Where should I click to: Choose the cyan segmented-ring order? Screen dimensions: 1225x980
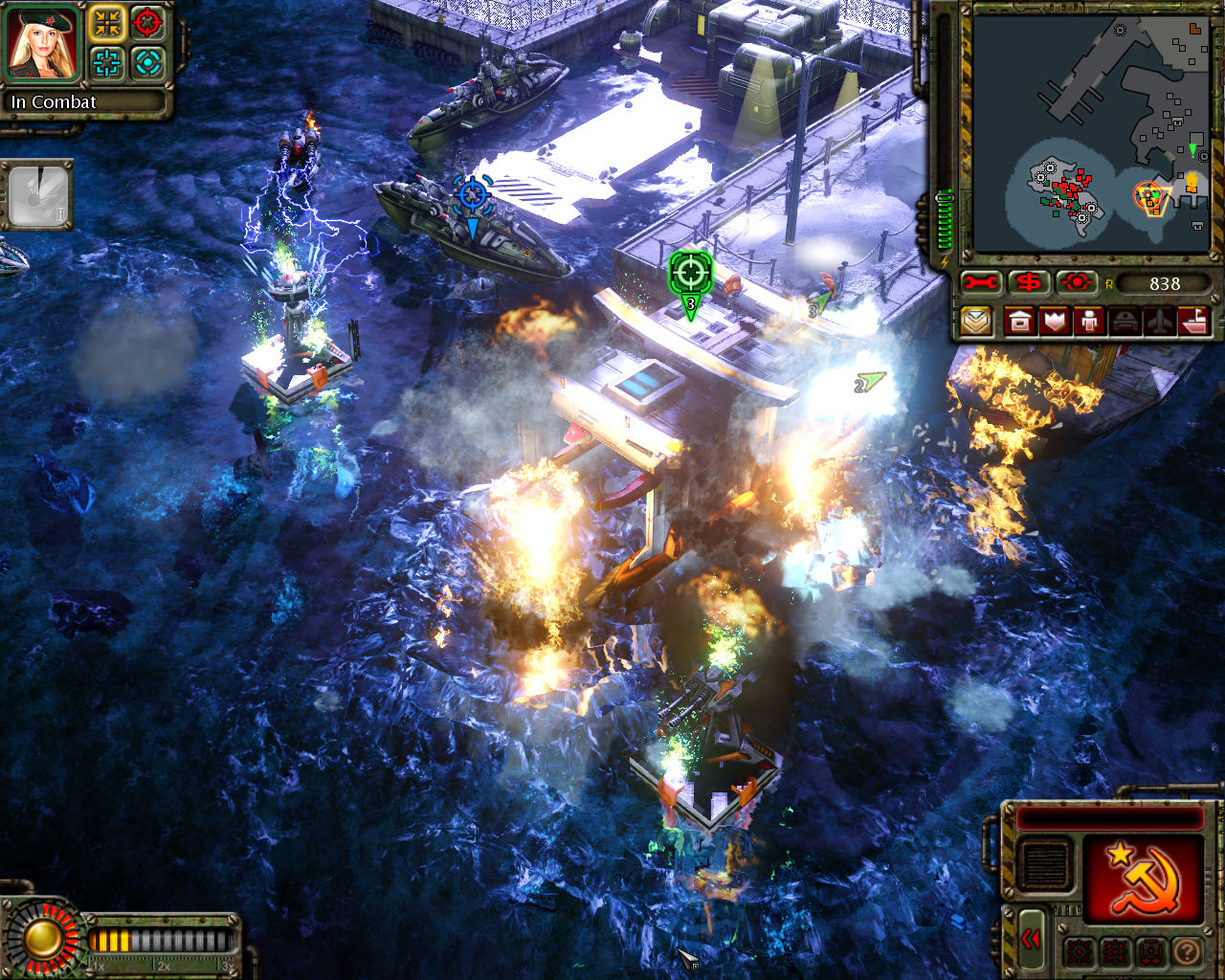point(146,63)
